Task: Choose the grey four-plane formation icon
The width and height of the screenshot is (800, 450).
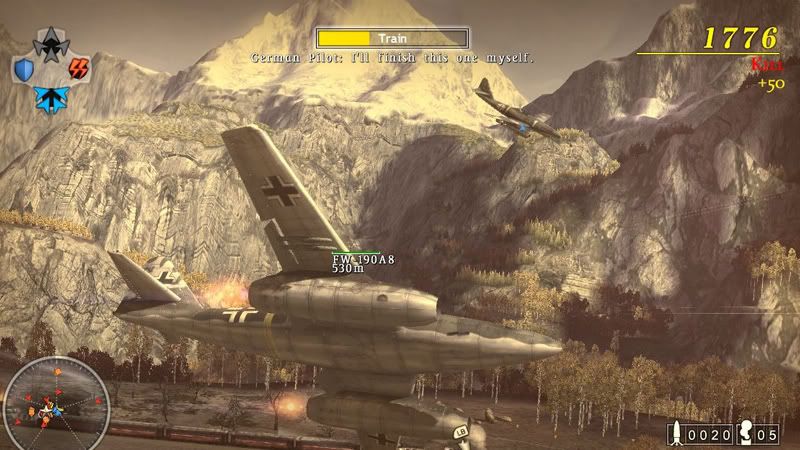Action: click(x=49, y=43)
